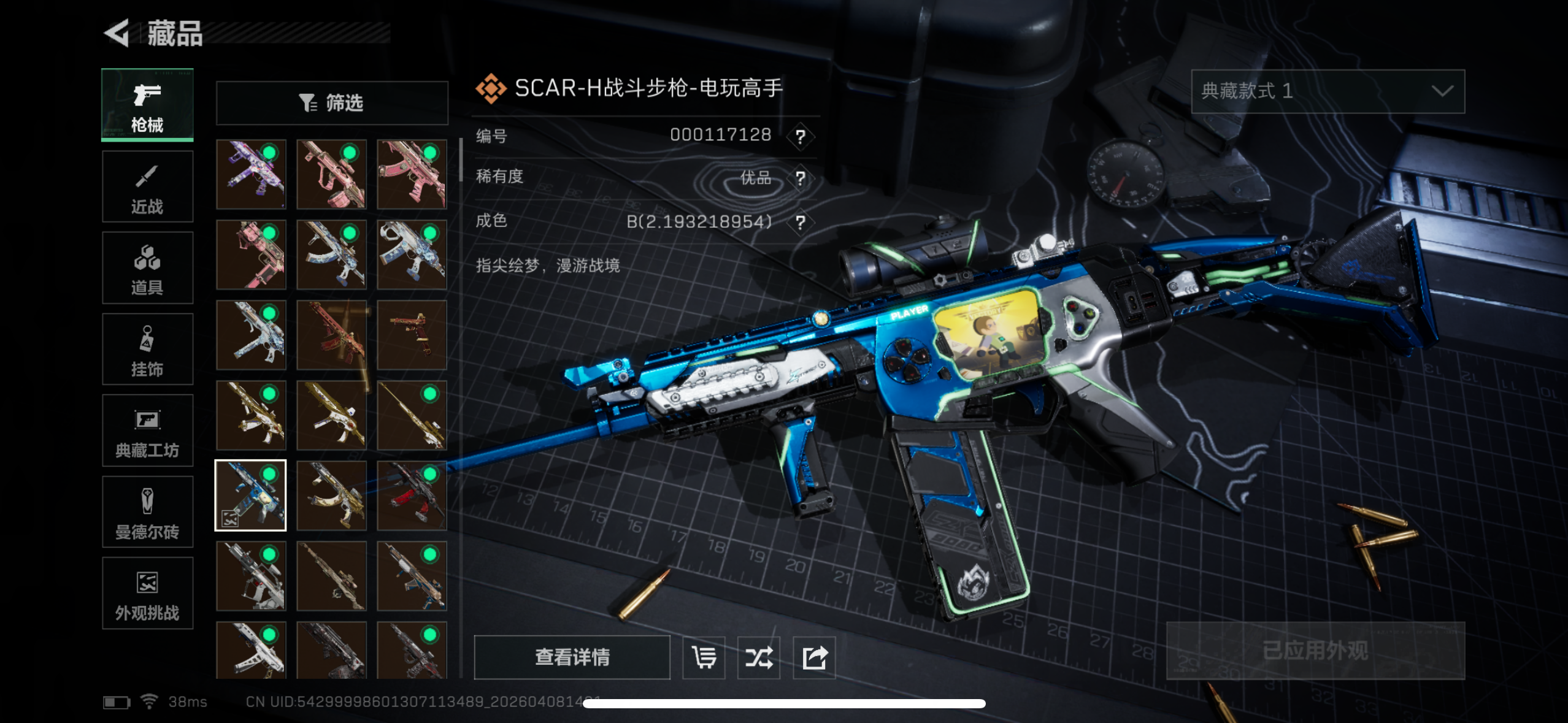The height and width of the screenshot is (723, 1568).
Task: Open the 外观挑战 appearance challenge section
Action: (x=147, y=593)
